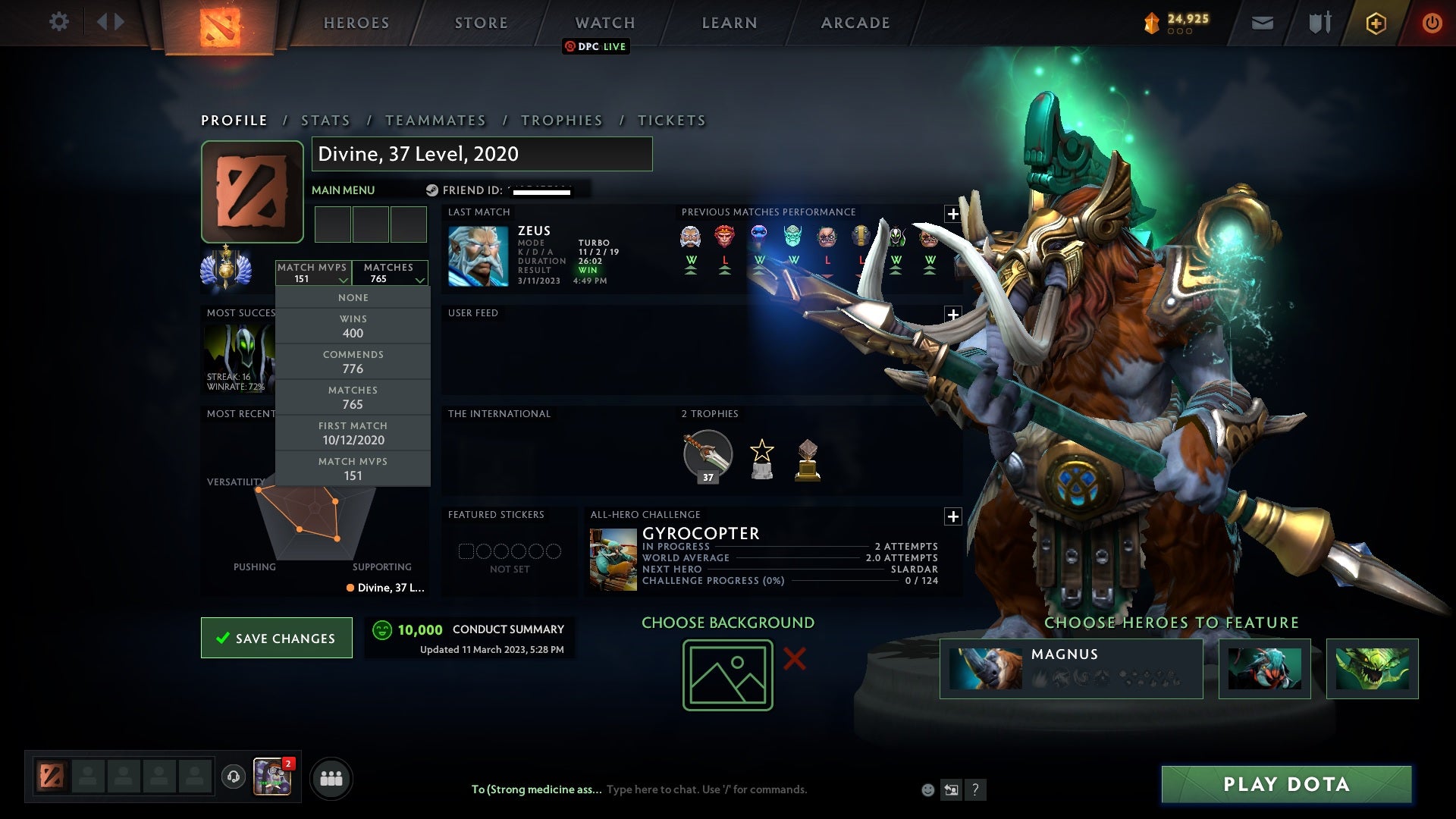Open the settings gear icon
Screen dimensions: 1456x819
[59, 22]
